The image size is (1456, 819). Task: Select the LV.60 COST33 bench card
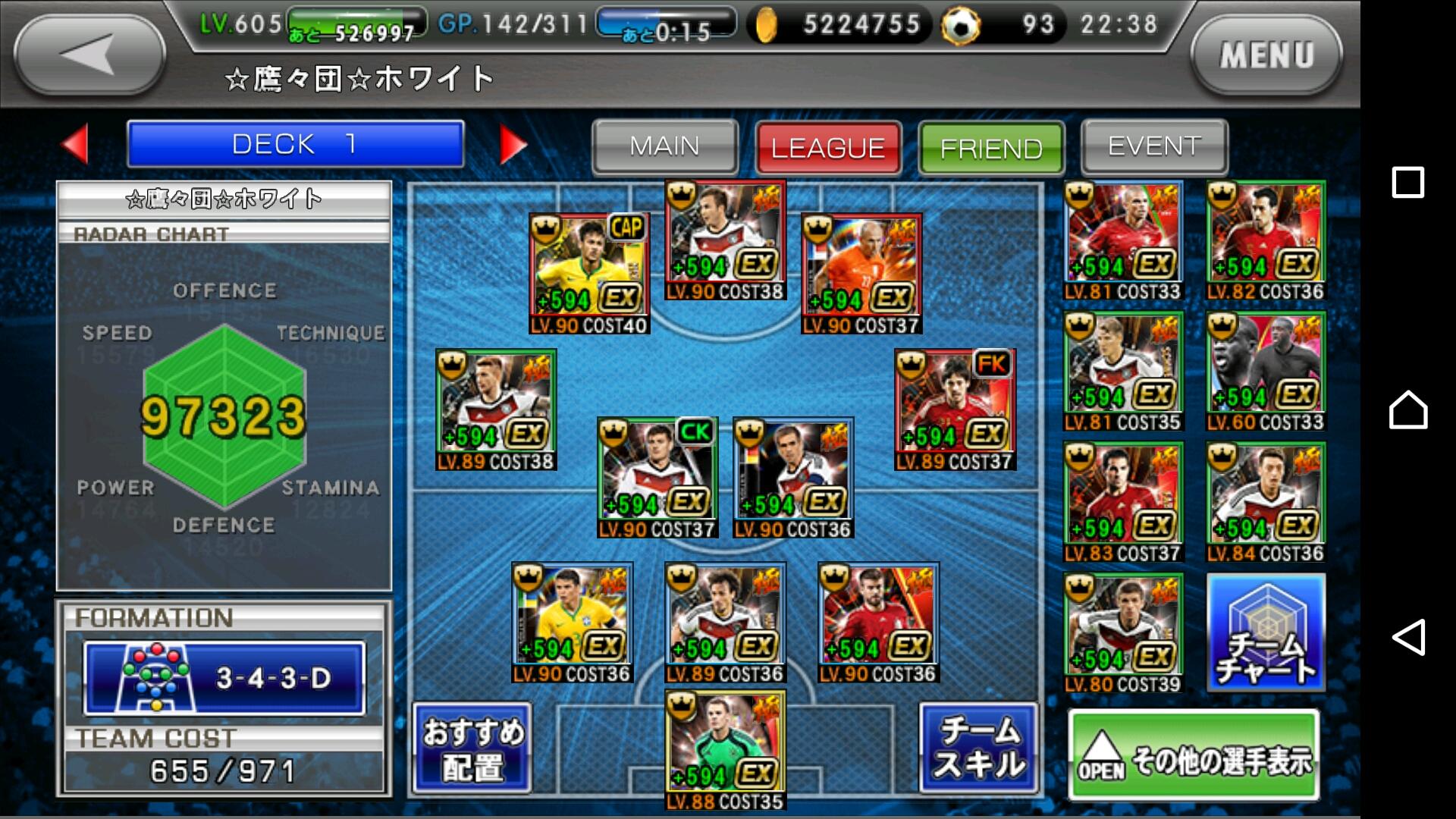(x=1266, y=372)
